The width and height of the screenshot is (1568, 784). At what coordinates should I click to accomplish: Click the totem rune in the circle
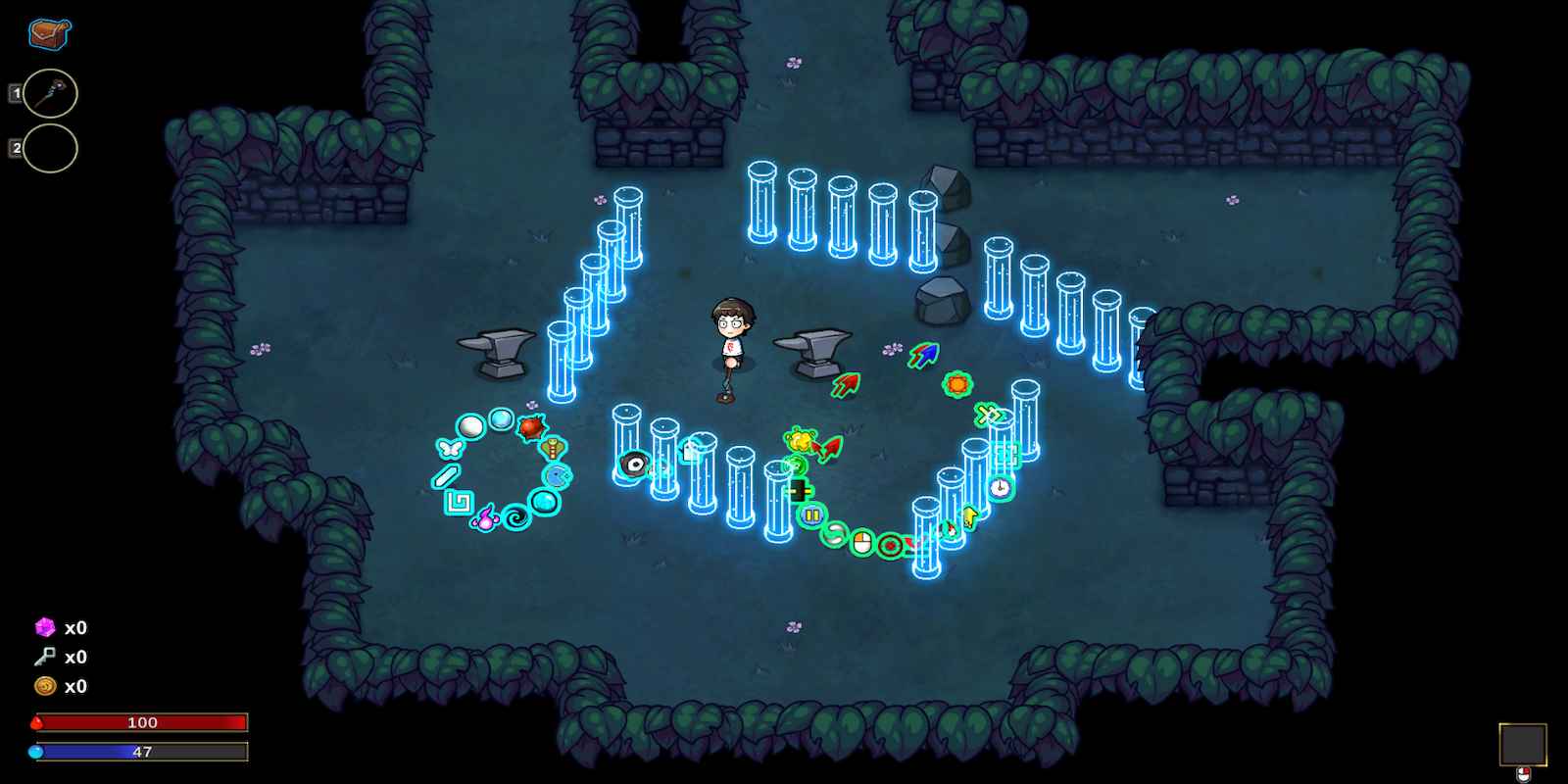(552, 448)
